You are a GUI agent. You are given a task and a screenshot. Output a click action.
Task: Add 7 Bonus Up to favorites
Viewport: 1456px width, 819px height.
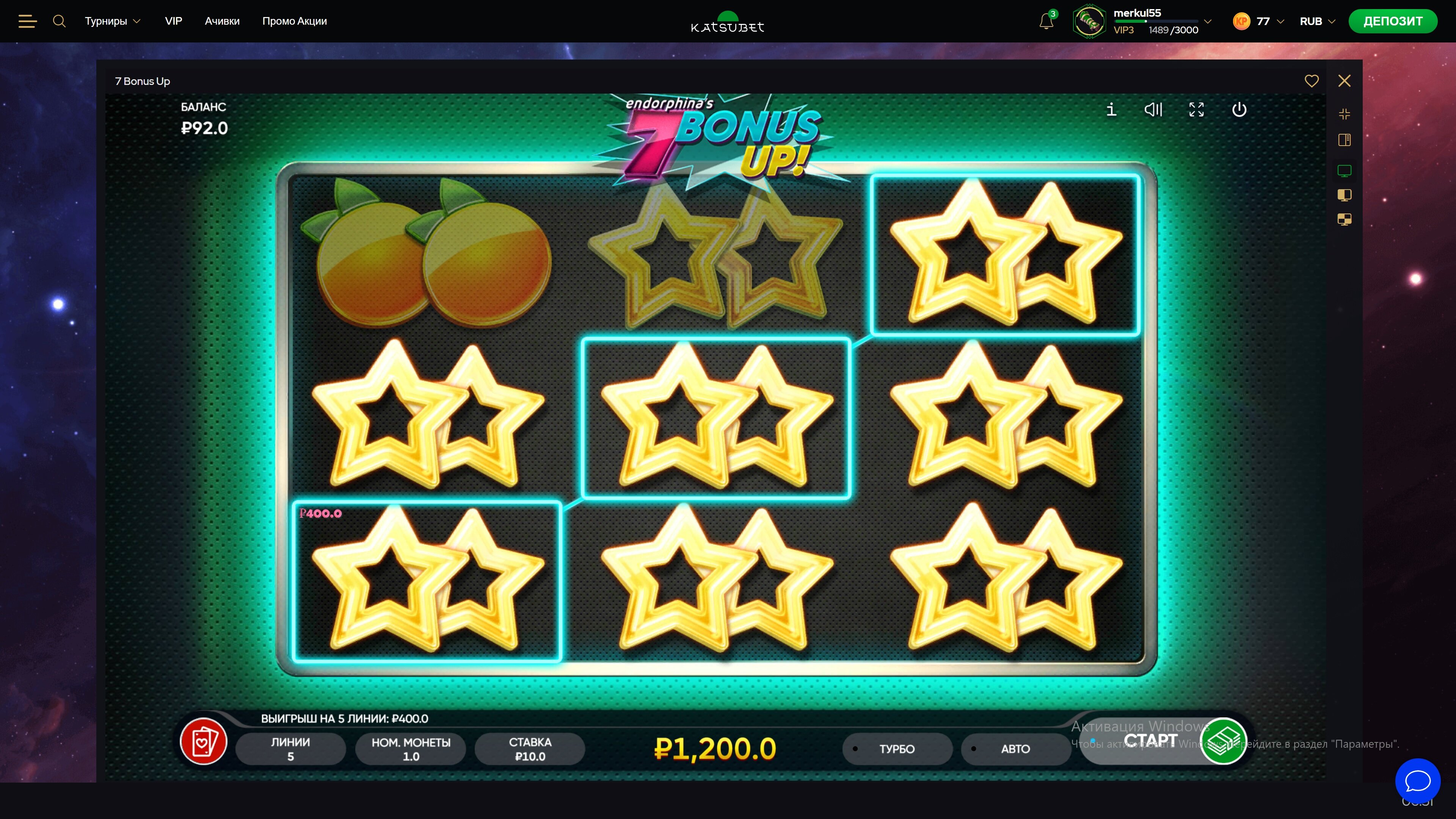pyautogui.click(x=1311, y=81)
